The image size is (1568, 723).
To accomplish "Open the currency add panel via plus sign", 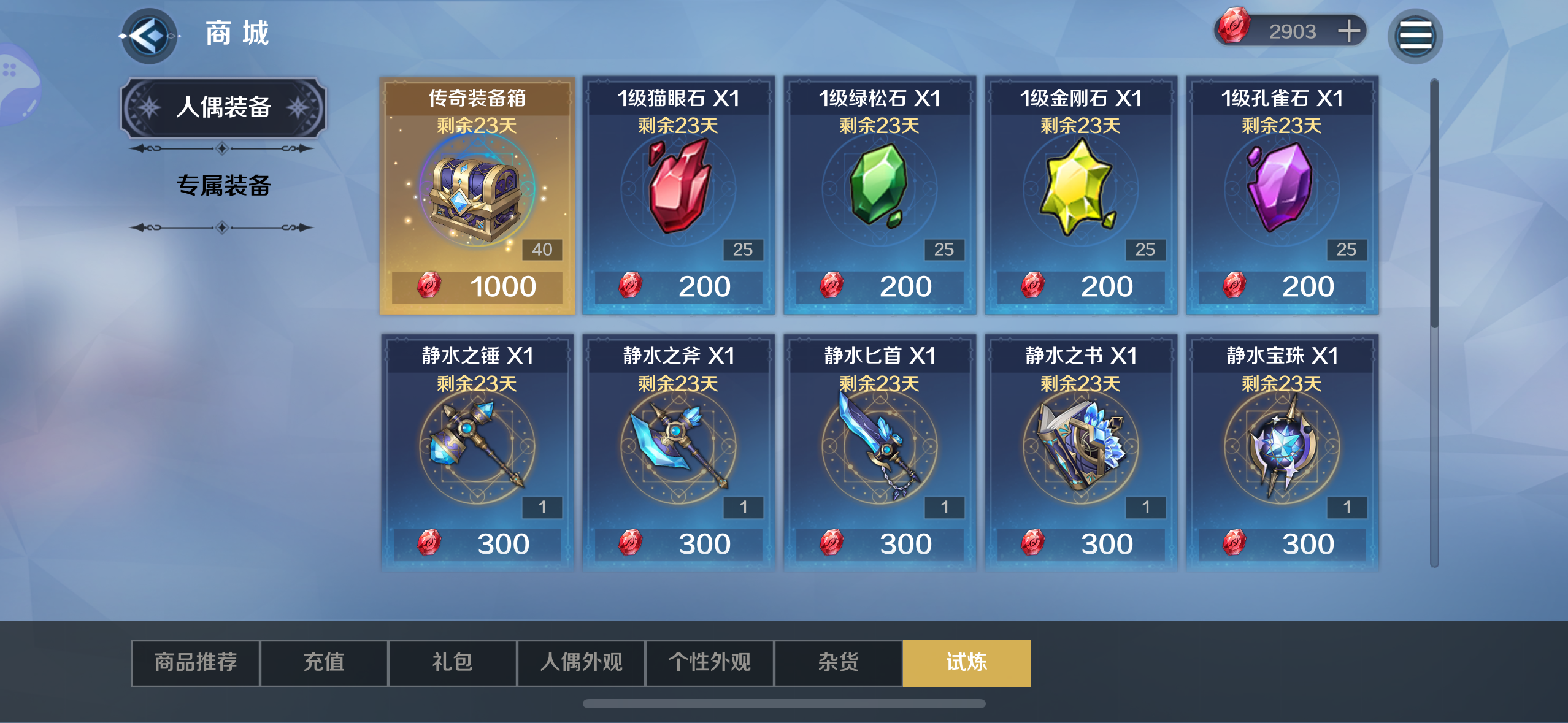I will [x=1349, y=30].
